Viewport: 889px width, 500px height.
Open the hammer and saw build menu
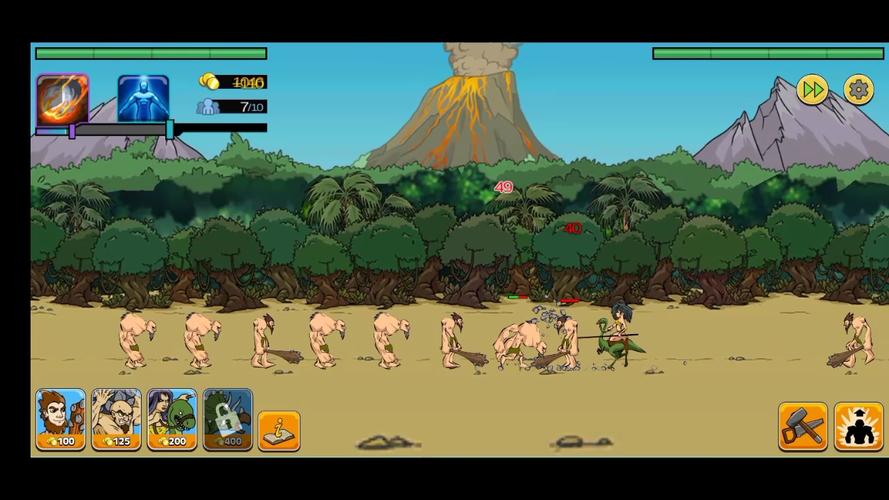pos(803,427)
